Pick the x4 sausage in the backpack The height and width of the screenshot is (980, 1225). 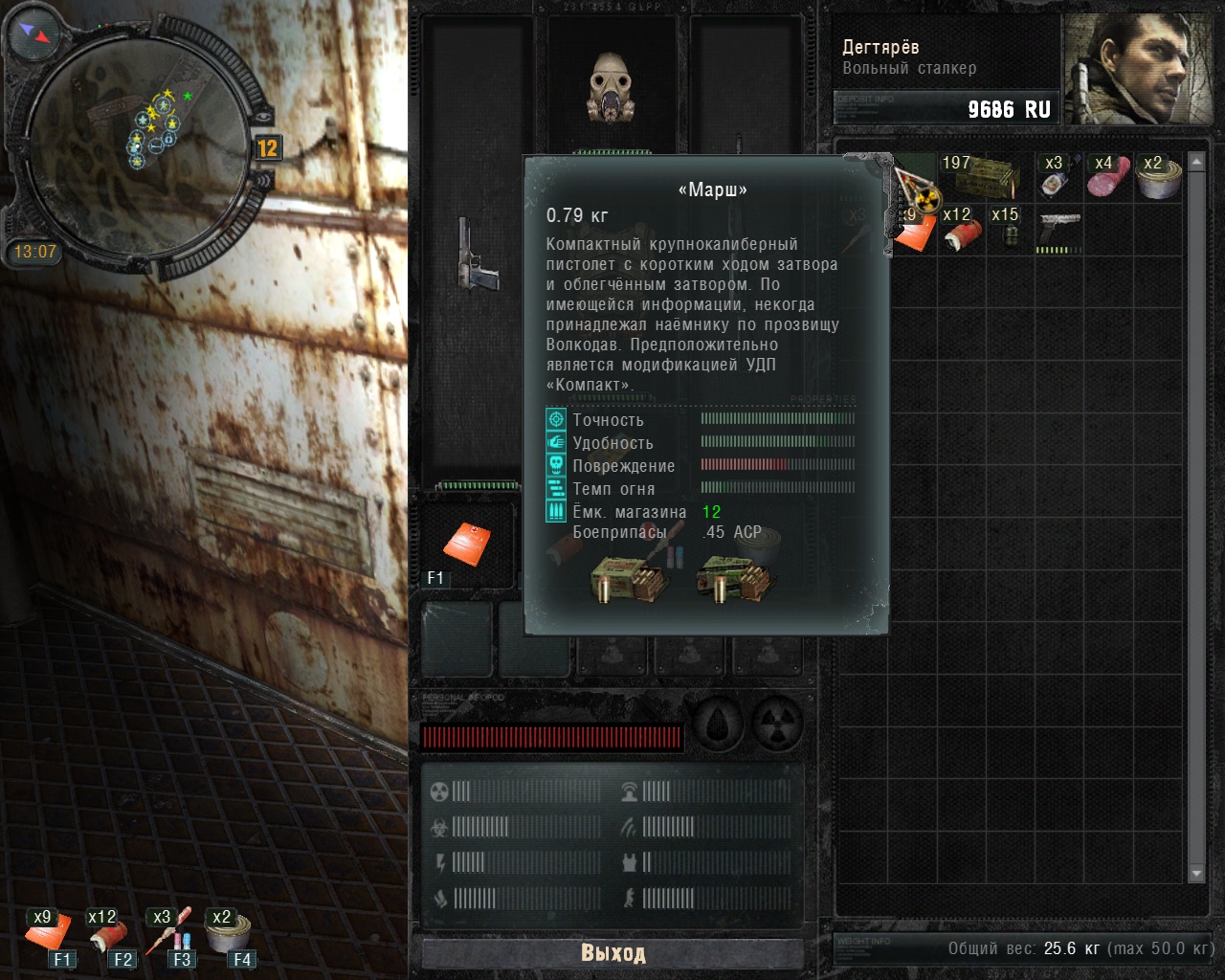1107,177
